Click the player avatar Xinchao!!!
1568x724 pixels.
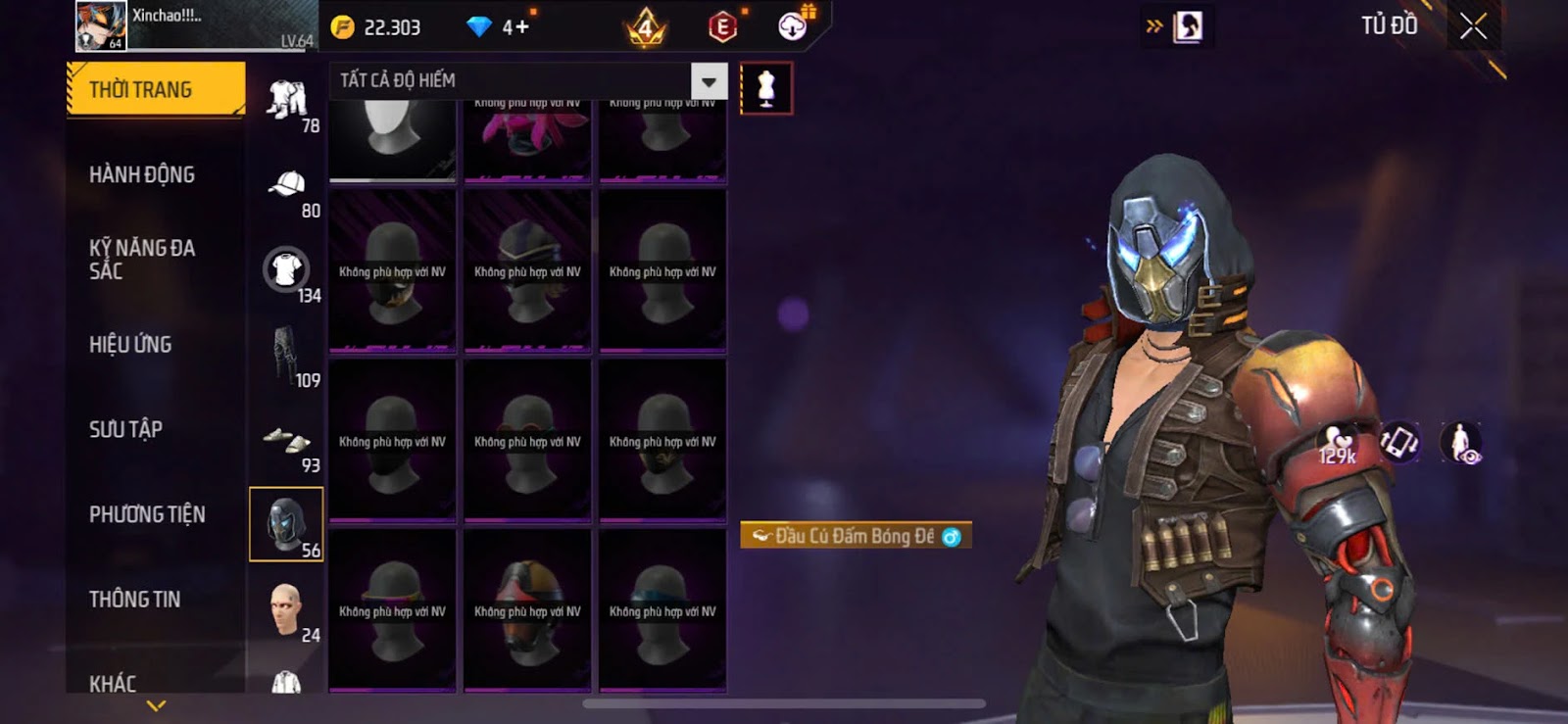(x=101, y=26)
